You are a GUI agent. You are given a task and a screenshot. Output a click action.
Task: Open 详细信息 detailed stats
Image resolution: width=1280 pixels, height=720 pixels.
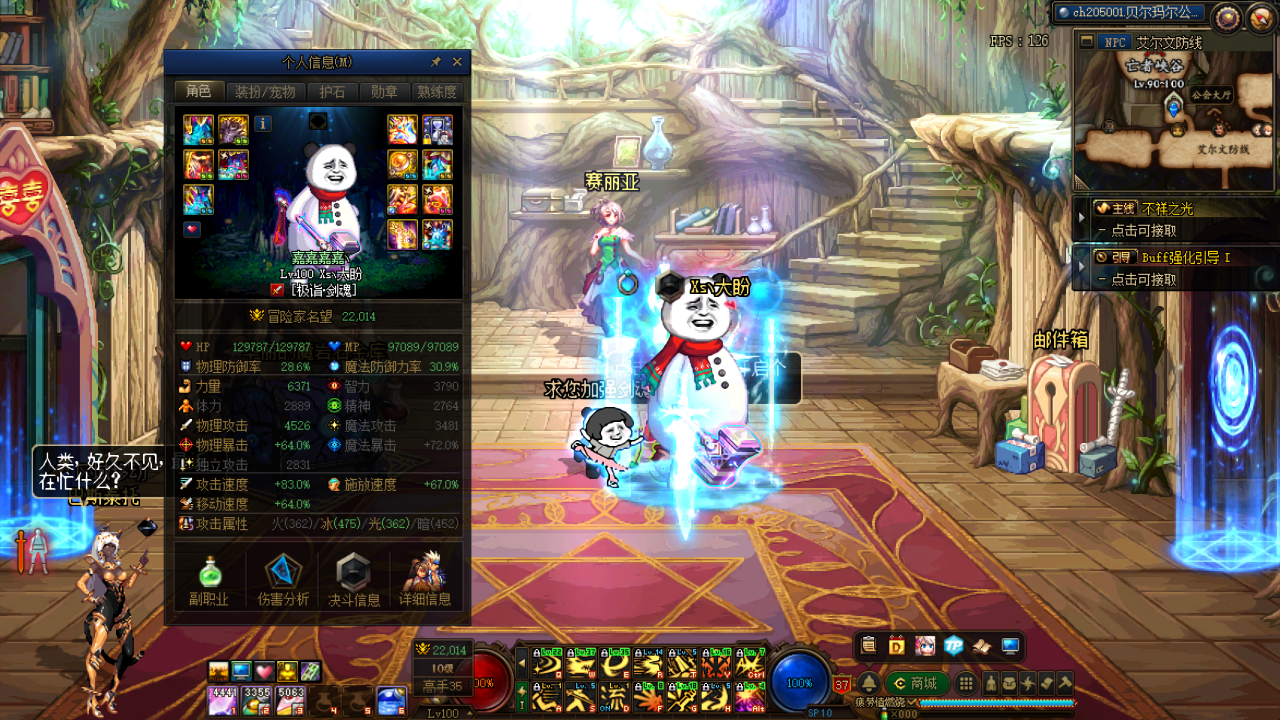[x=425, y=579]
